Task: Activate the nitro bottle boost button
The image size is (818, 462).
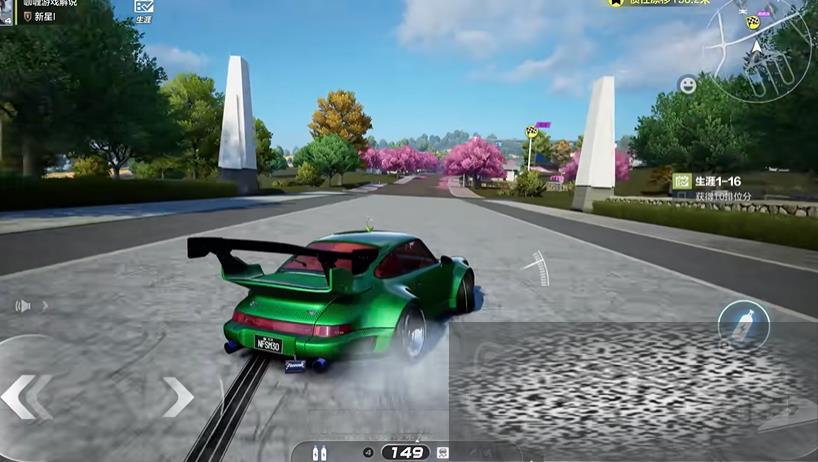Action: click(x=743, y=324)
